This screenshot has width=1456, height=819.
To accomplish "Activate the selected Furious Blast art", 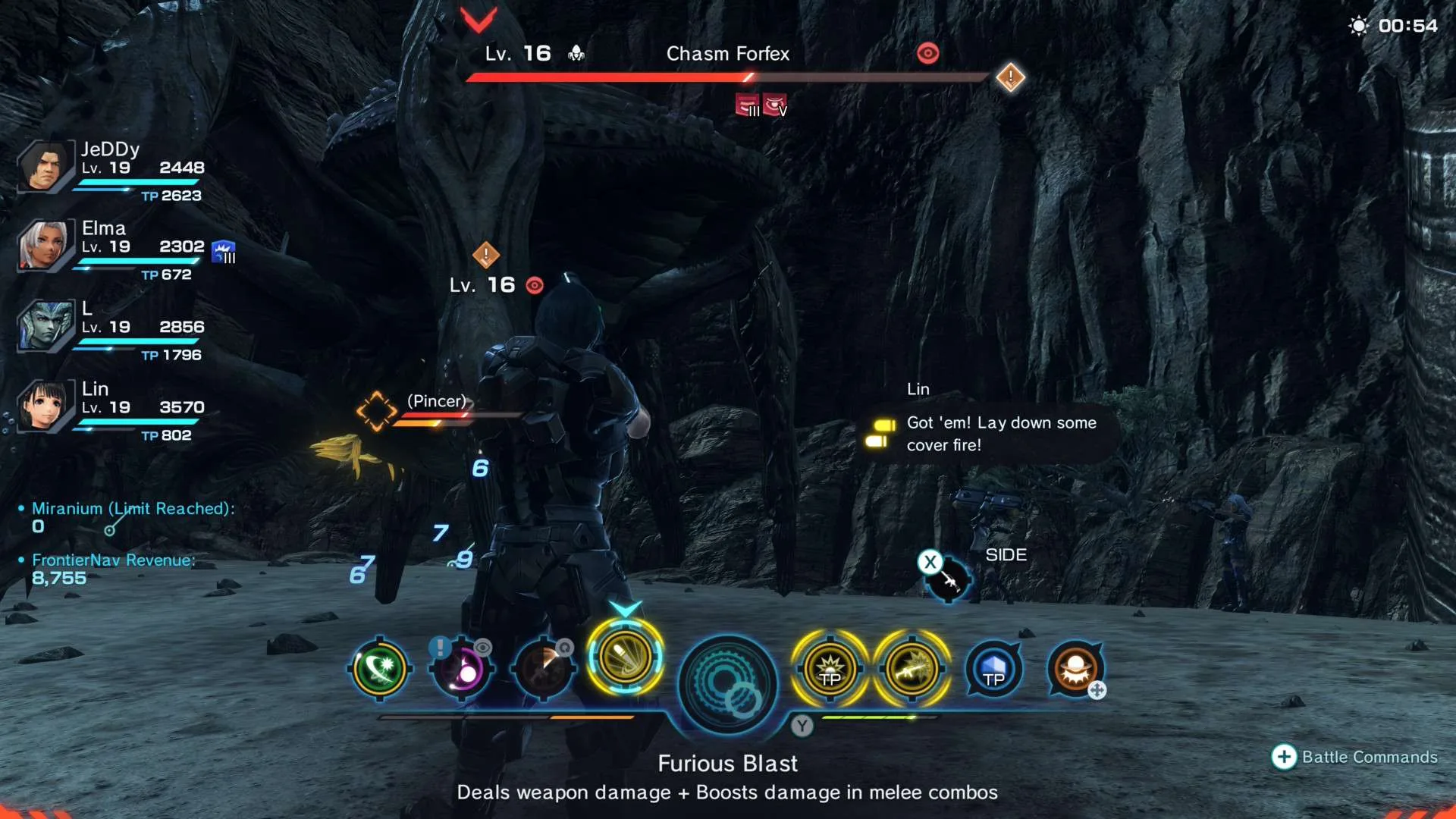I will 625,657.
